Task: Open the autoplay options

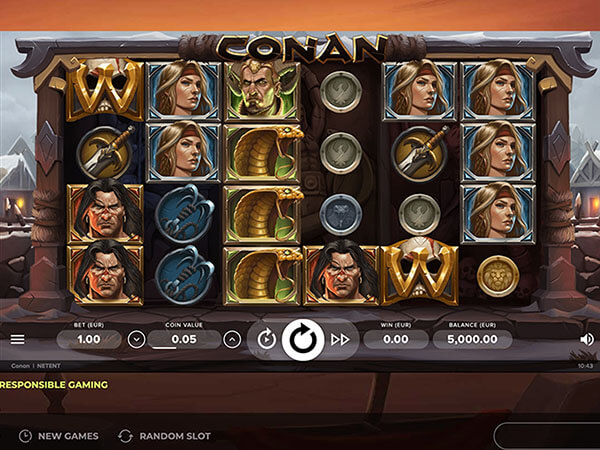Action: tap(266, 339)
